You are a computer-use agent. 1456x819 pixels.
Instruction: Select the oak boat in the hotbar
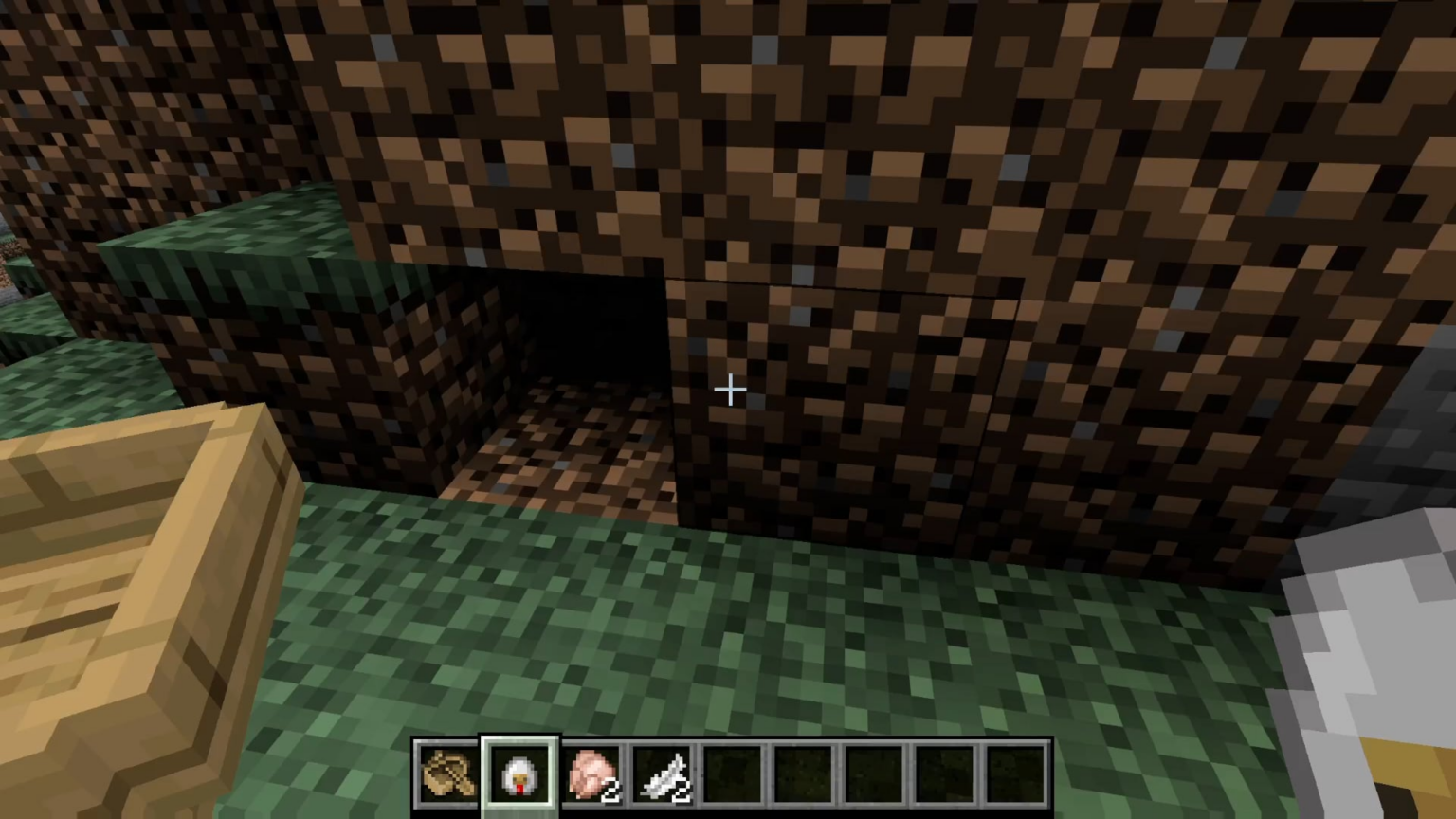[x=446, y=773]
